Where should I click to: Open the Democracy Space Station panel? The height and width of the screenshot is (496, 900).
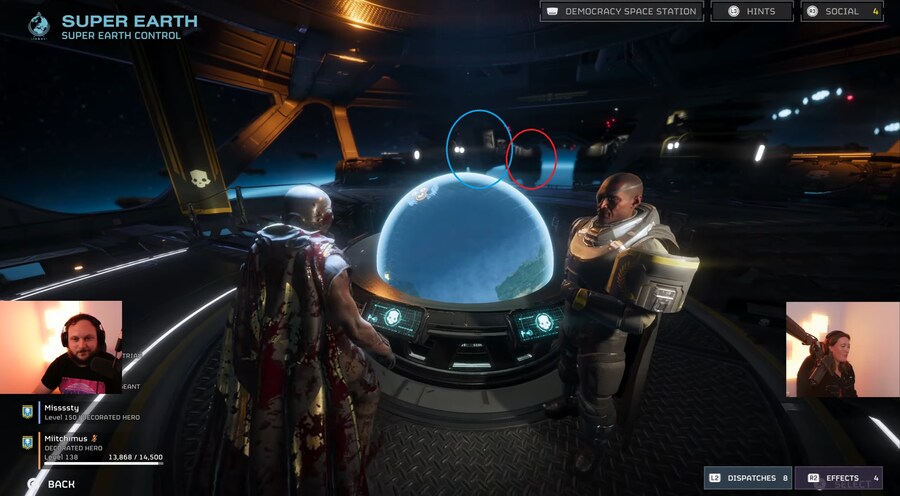[x=621, y=12]
